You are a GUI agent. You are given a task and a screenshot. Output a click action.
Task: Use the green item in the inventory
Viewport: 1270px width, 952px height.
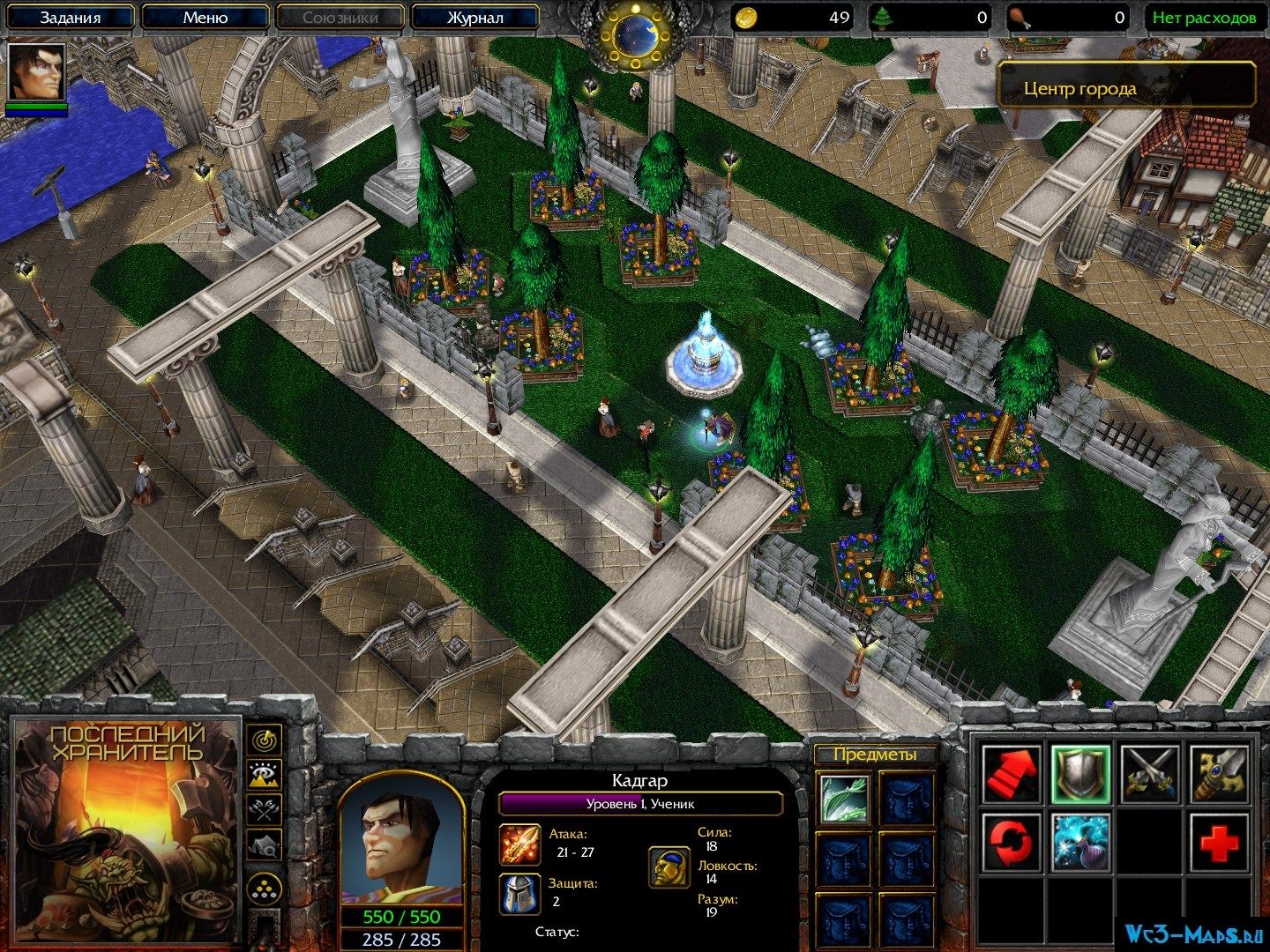click(x=845, y=799)
